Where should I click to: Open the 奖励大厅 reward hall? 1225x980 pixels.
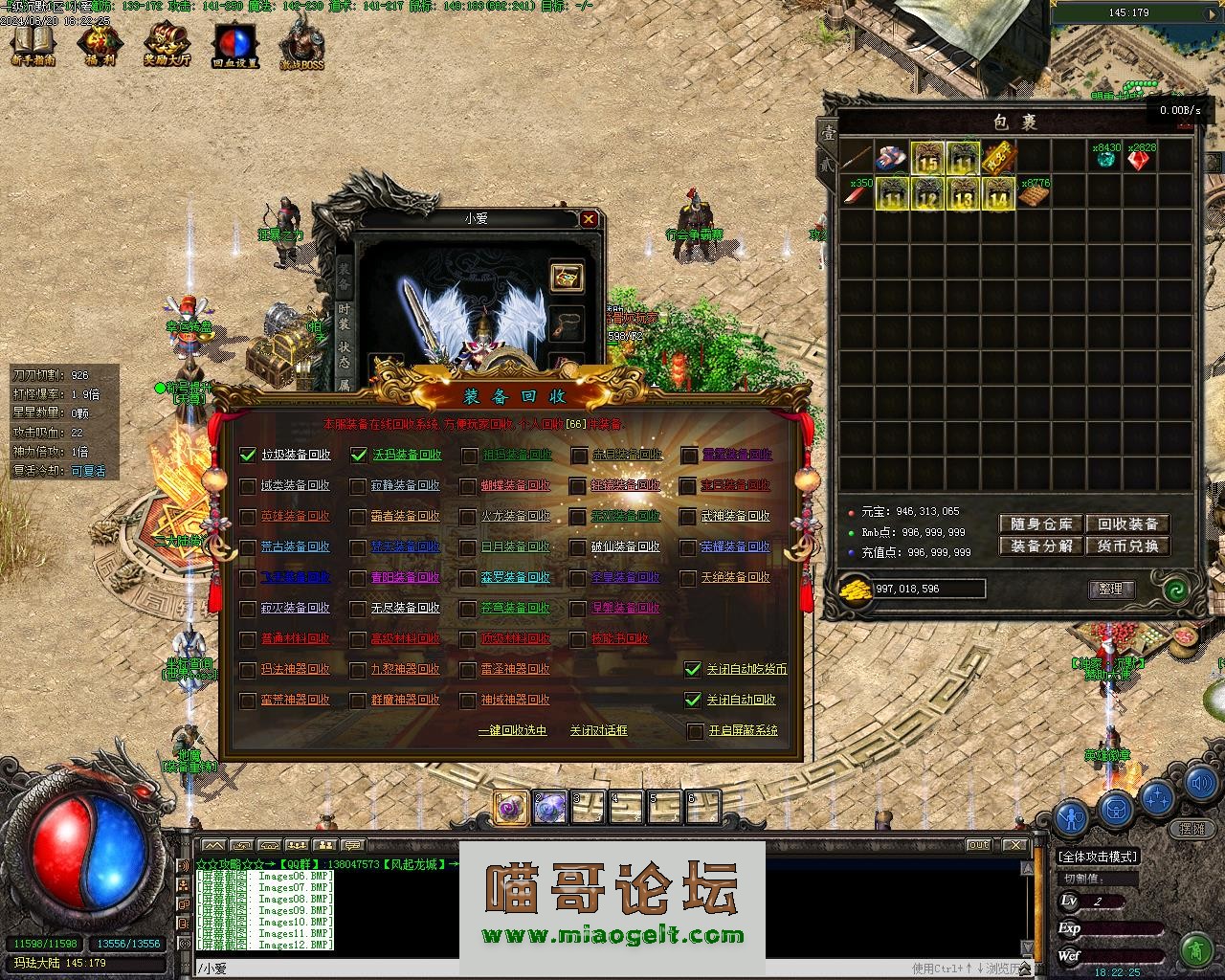pos(167,45)
